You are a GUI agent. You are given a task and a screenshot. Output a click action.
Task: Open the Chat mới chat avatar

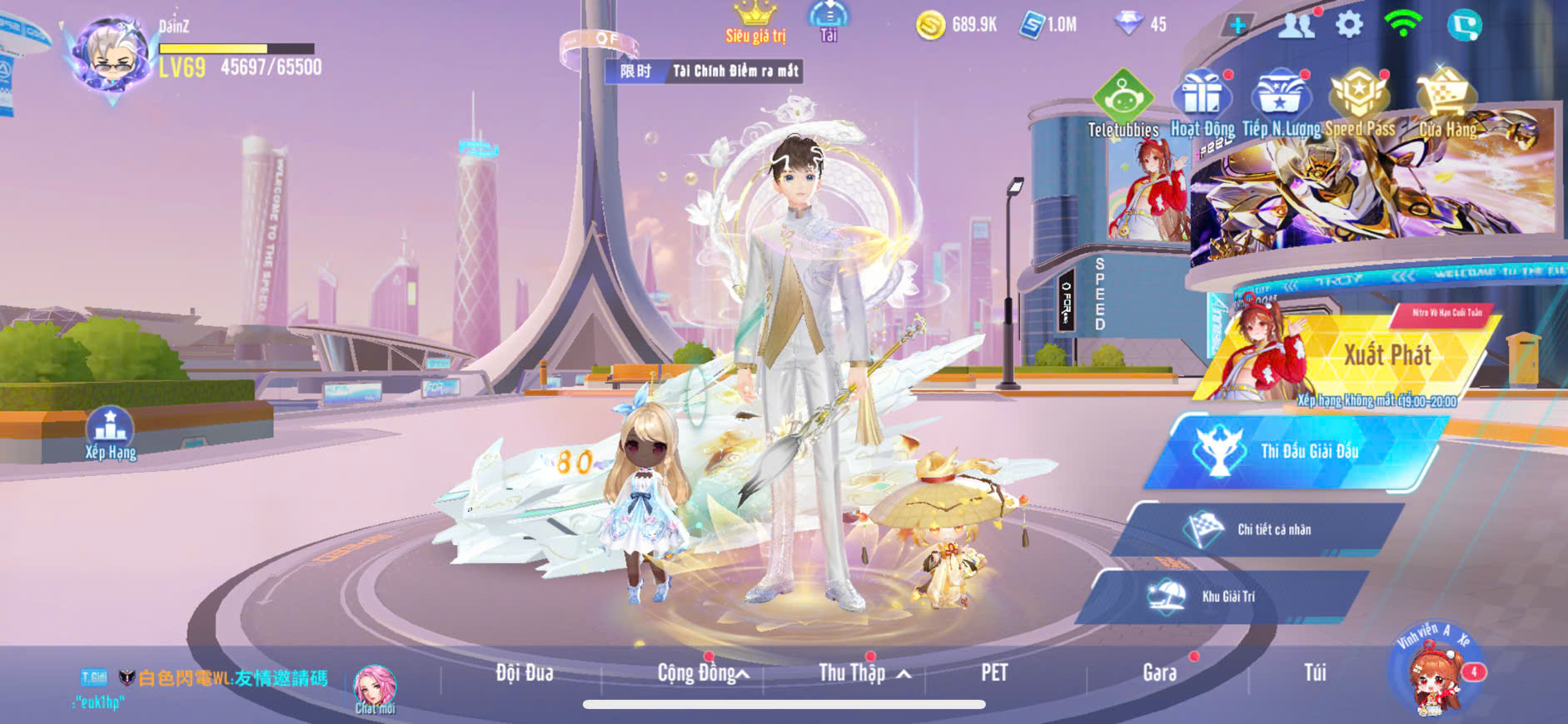375,689
